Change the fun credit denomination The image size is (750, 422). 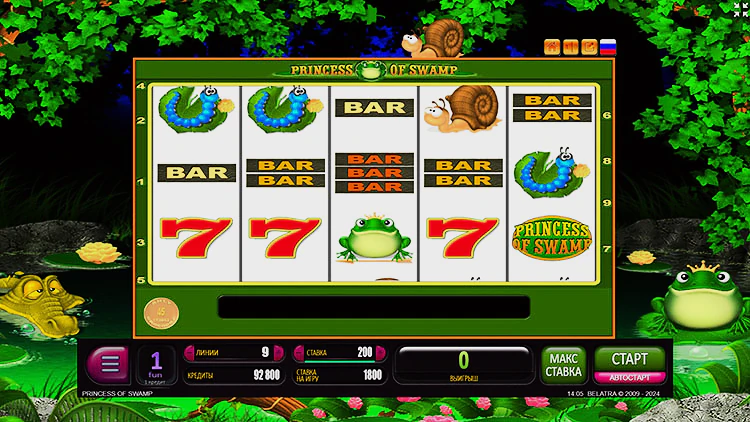tap(156, 365)
